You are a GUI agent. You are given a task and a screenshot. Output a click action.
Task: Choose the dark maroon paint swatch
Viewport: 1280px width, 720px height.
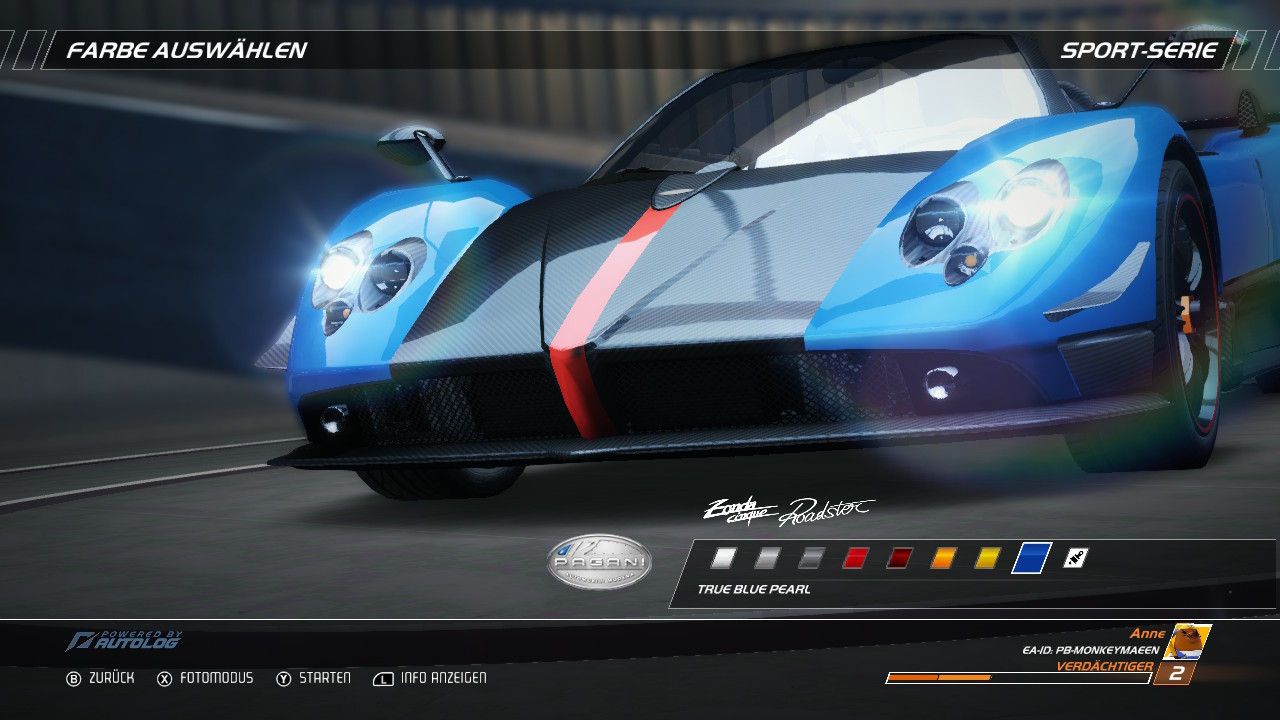899,558
